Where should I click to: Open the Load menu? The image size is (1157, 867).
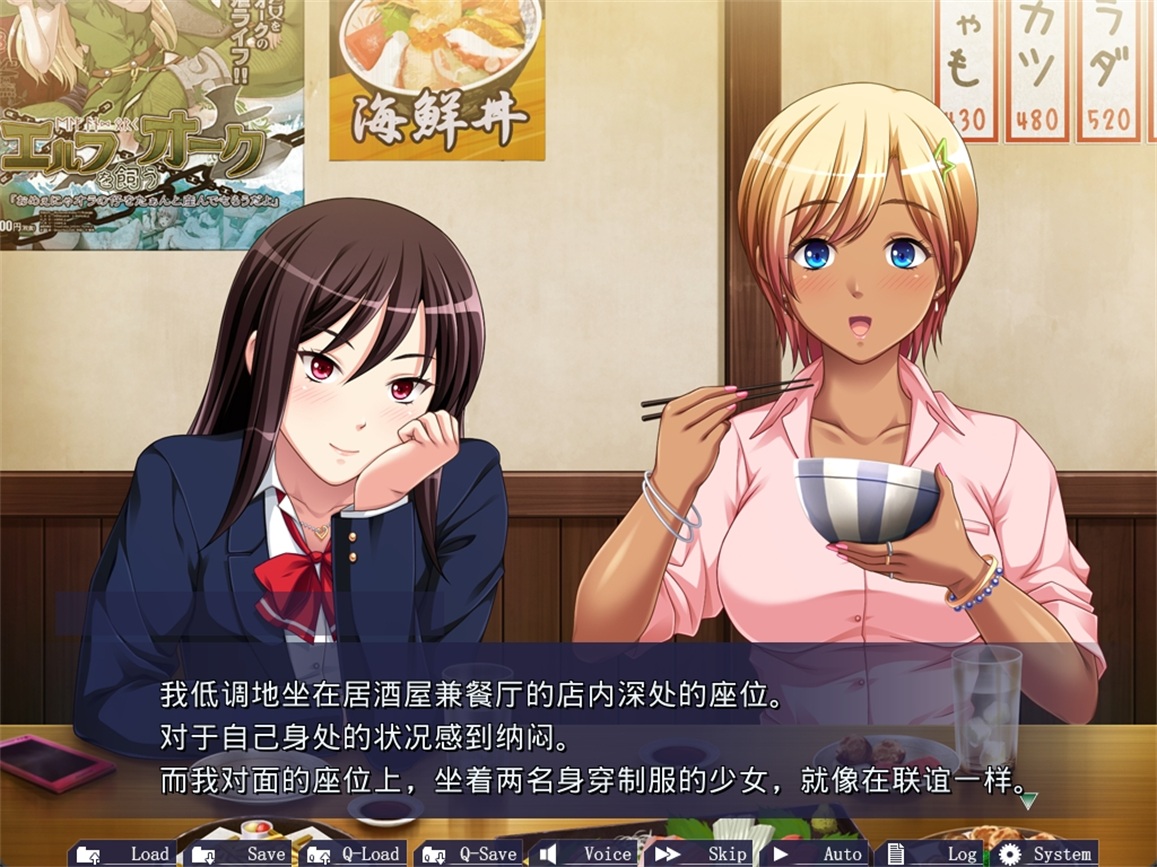(125, 853)
